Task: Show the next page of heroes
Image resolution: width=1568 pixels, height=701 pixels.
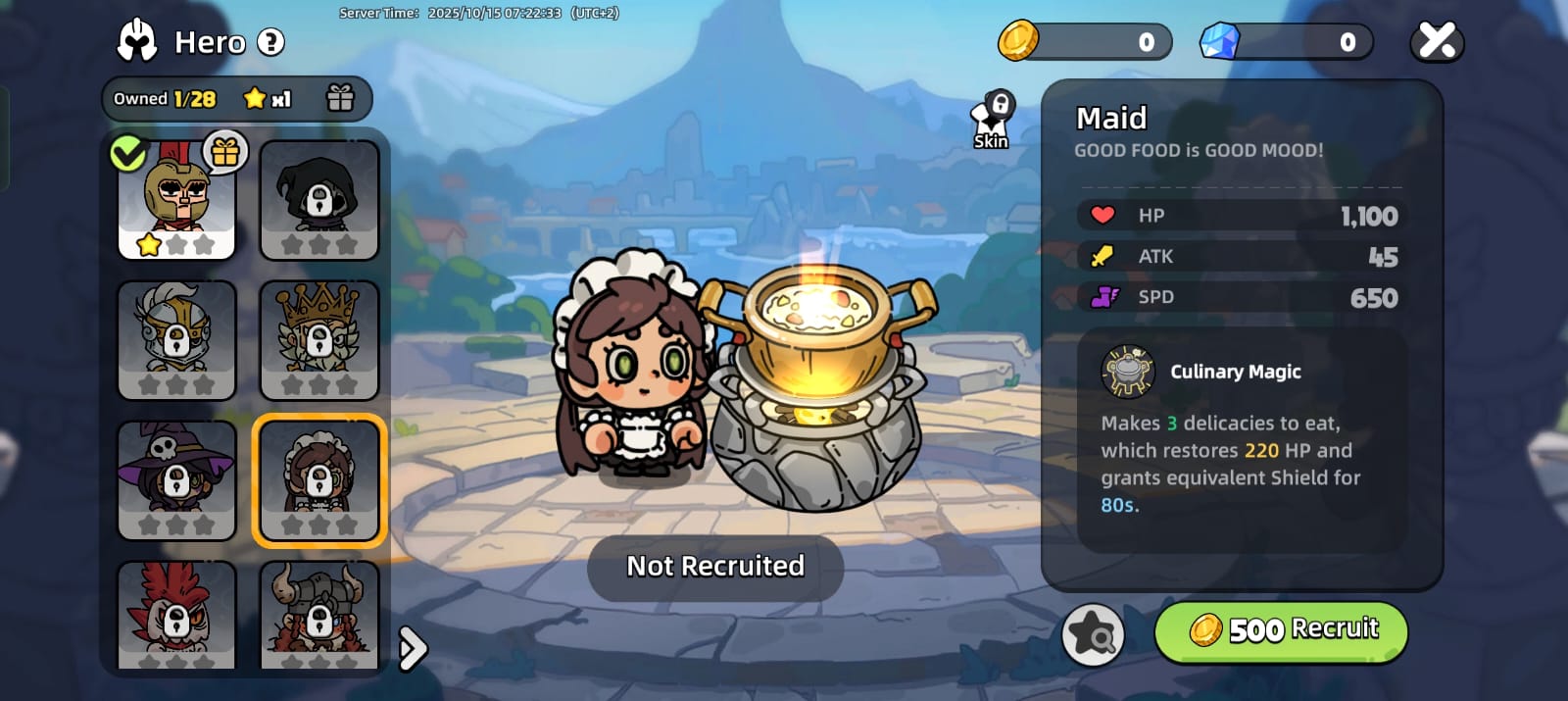Action: (413, 648)
